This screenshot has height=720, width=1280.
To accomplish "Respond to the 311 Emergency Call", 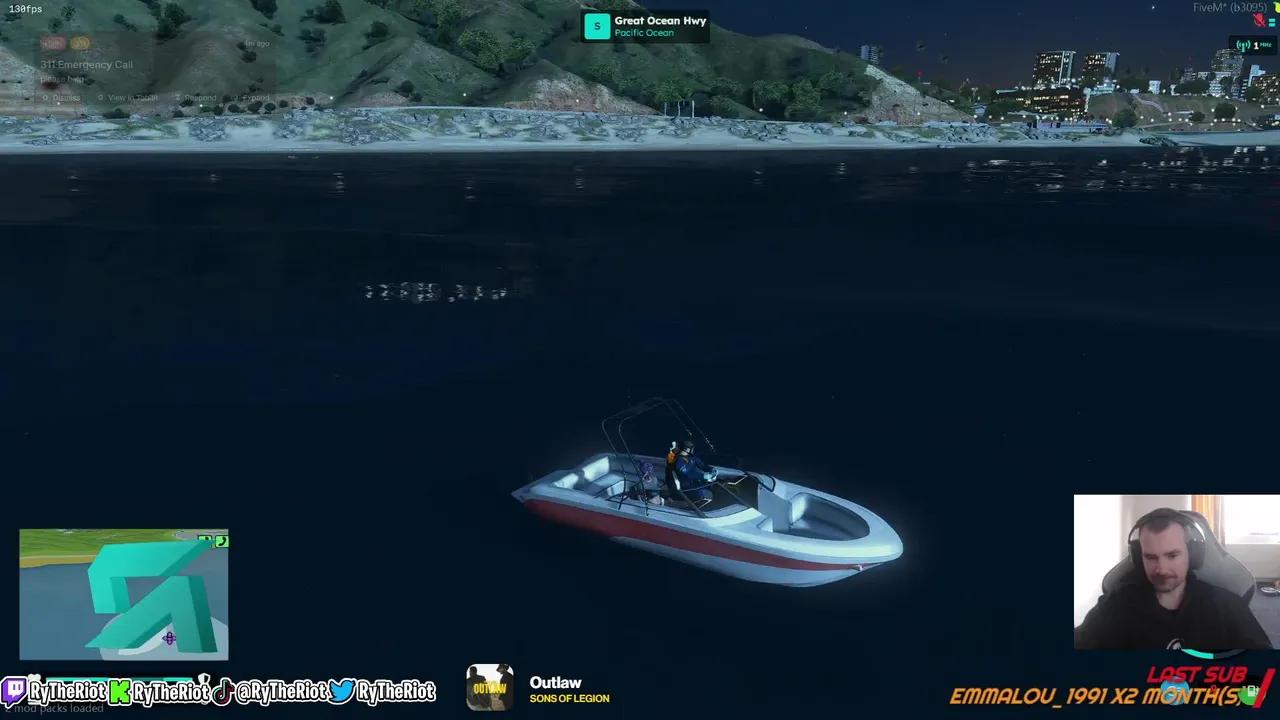I will tap(199, 98).
